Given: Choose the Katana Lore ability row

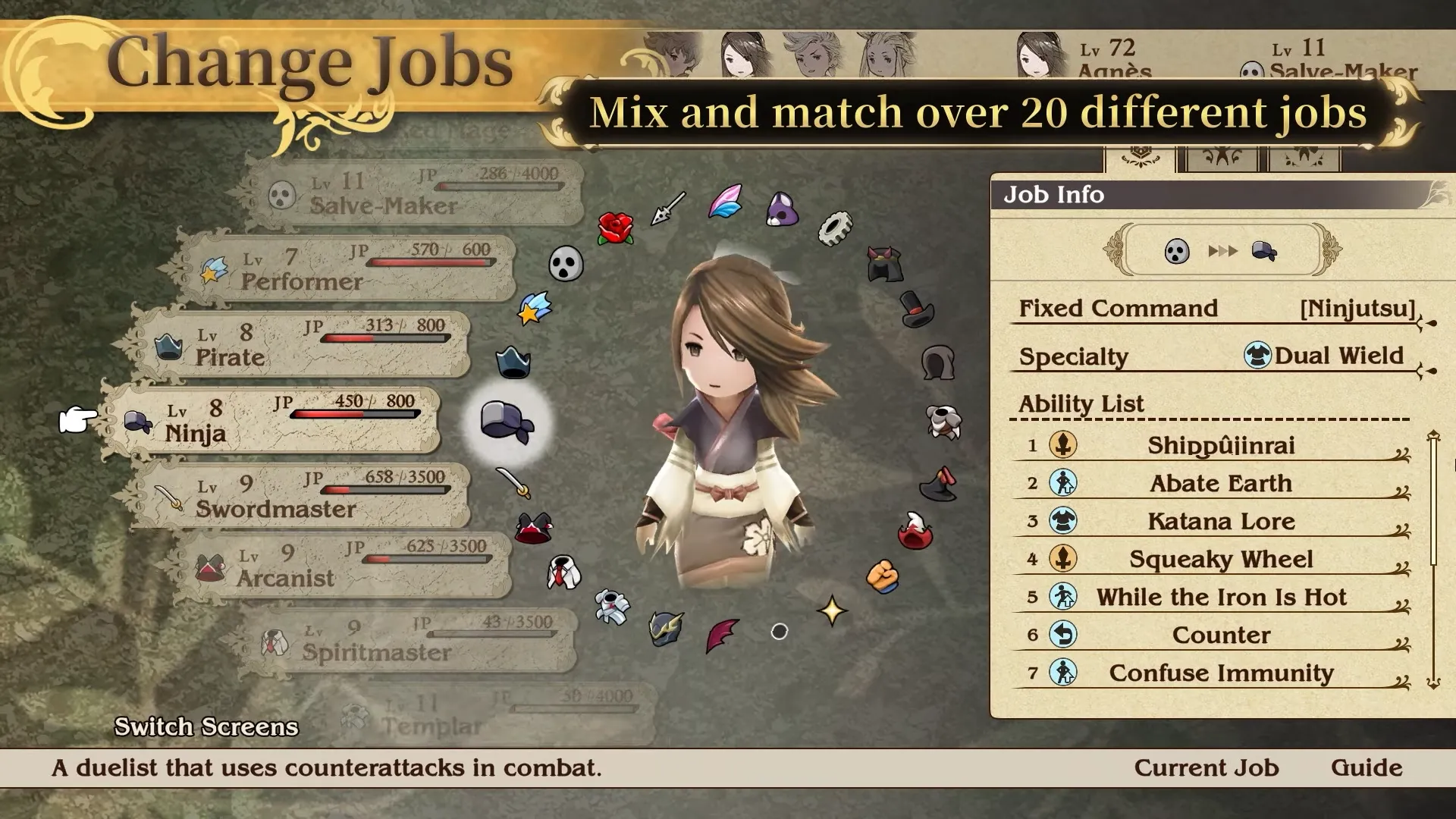Looking at the screenshot, I should (1219, 521).
